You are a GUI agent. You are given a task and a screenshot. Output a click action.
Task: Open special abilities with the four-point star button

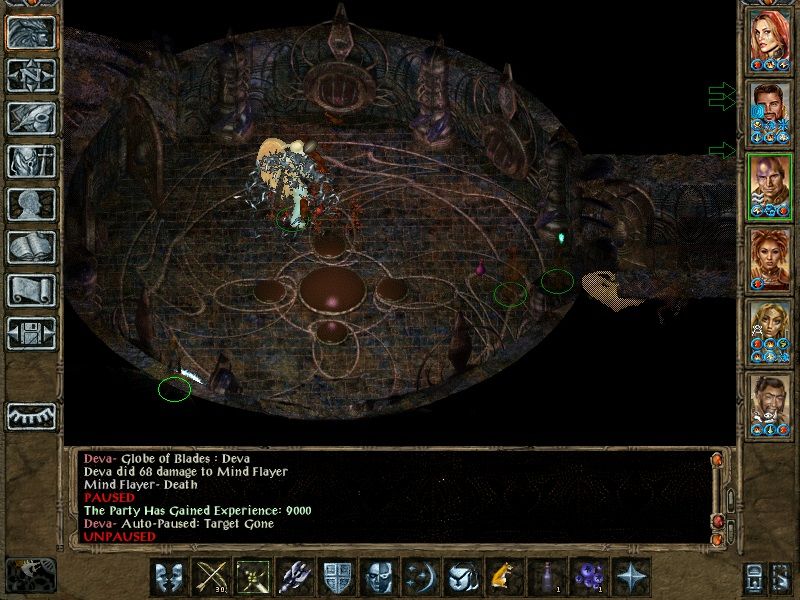click(630, 577)
